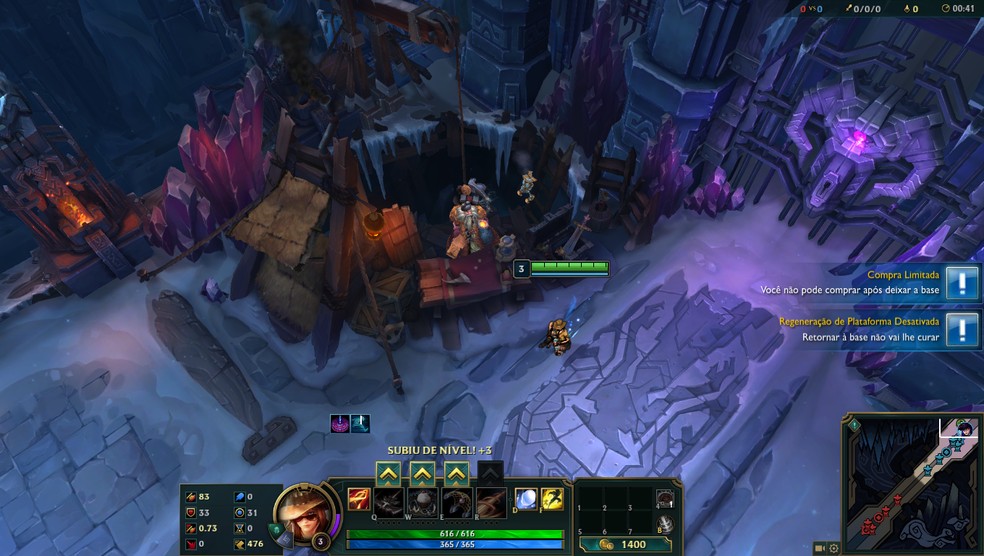Open settings with the gear by the minimap
The width and height of the screenshot is (984, 556).
(x=834, y=548)
